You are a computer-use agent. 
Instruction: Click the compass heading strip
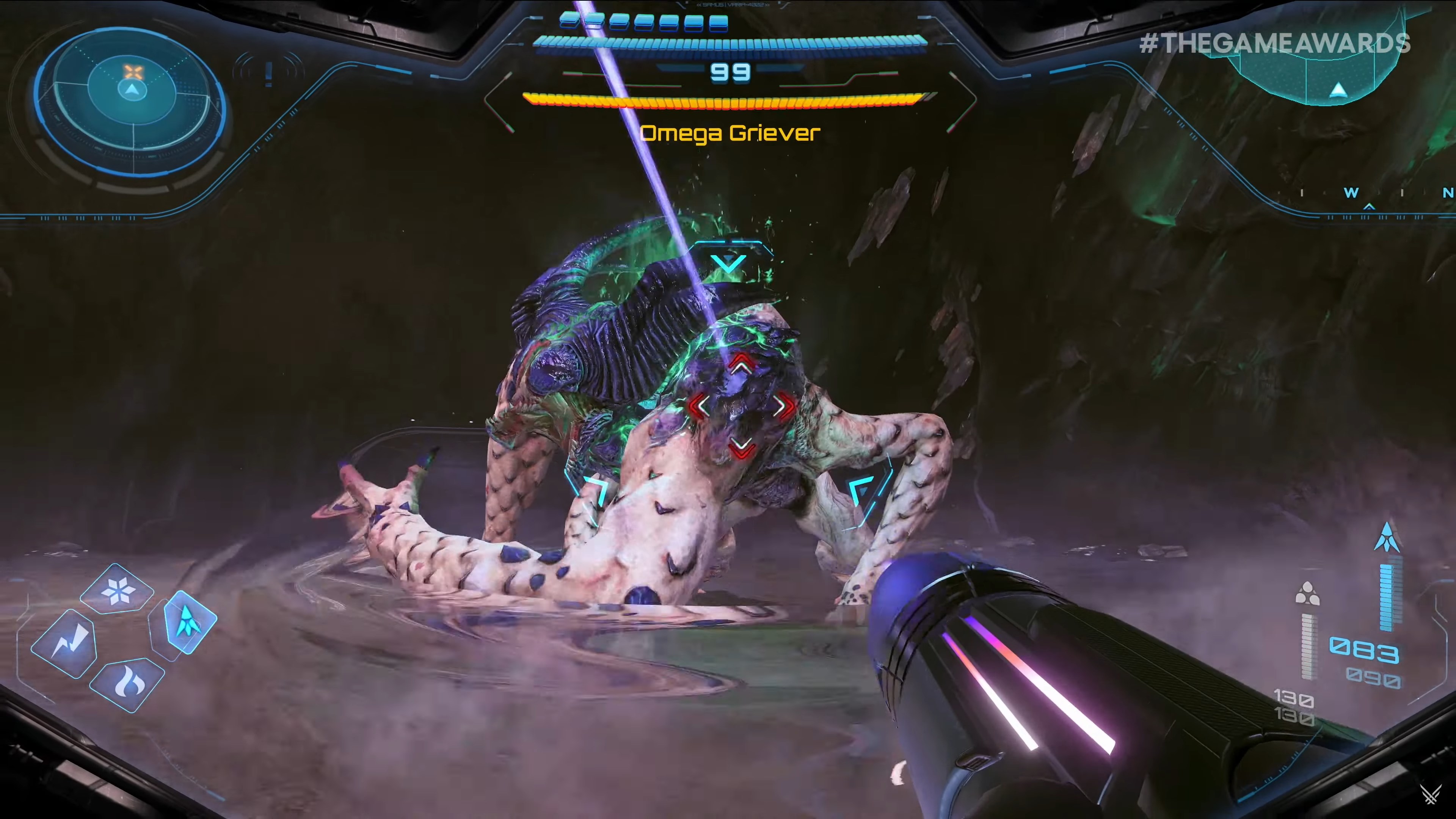pyautogui.click(x=1373, y=193)
